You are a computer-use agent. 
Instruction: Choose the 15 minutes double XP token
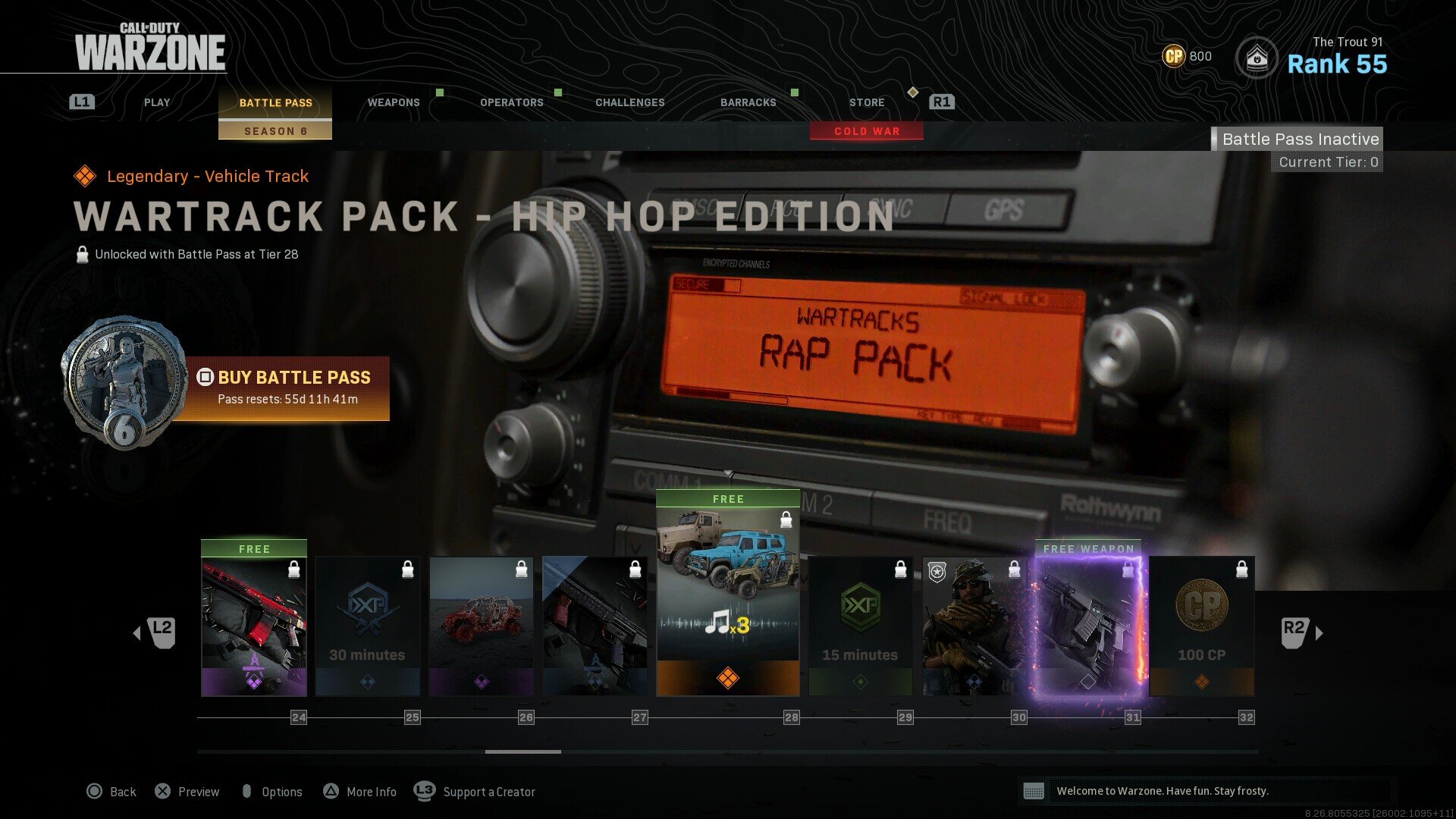pos(861,626)
